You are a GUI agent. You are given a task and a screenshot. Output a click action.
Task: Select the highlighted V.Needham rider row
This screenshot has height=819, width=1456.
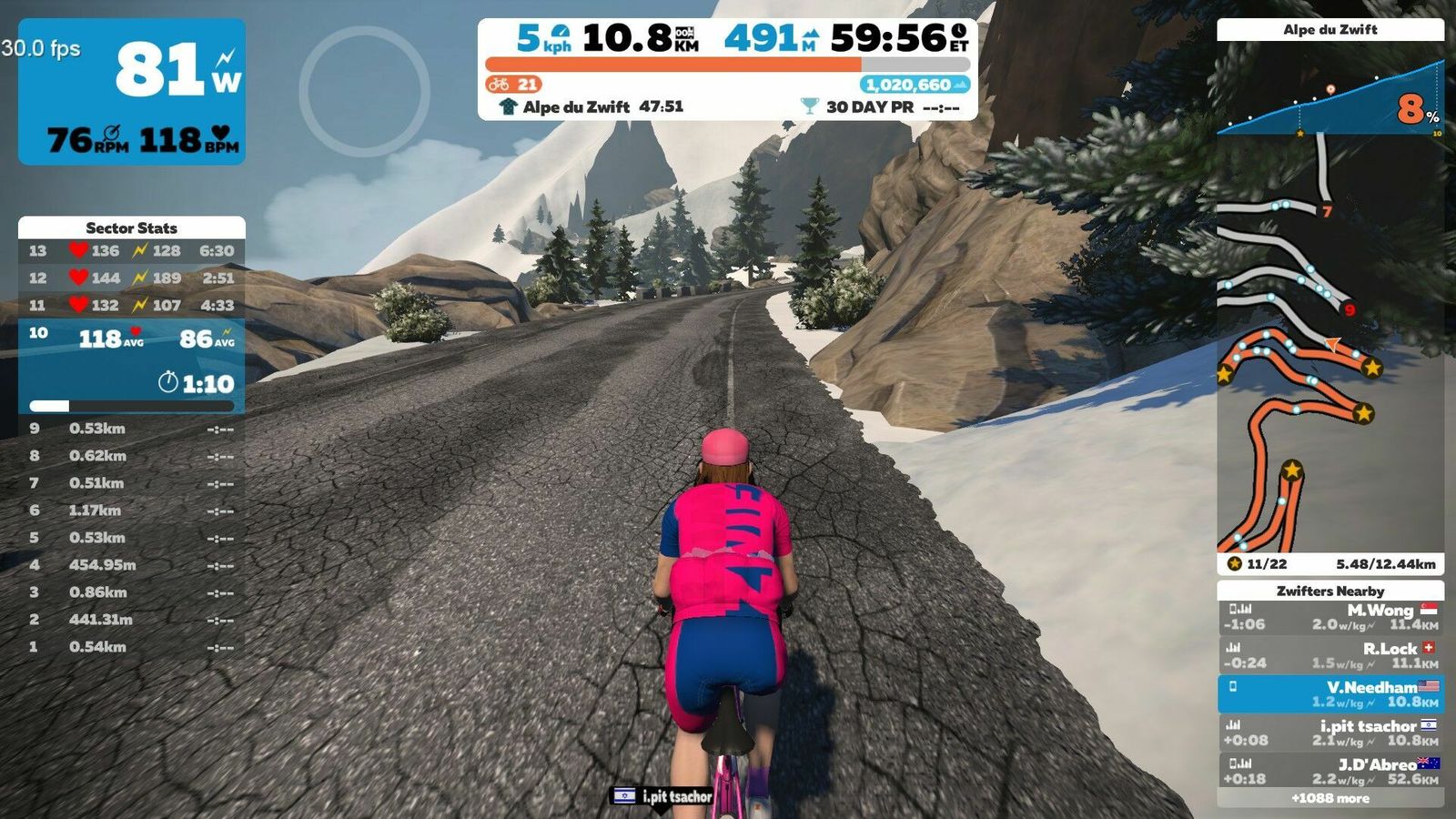pos(1330,694)
